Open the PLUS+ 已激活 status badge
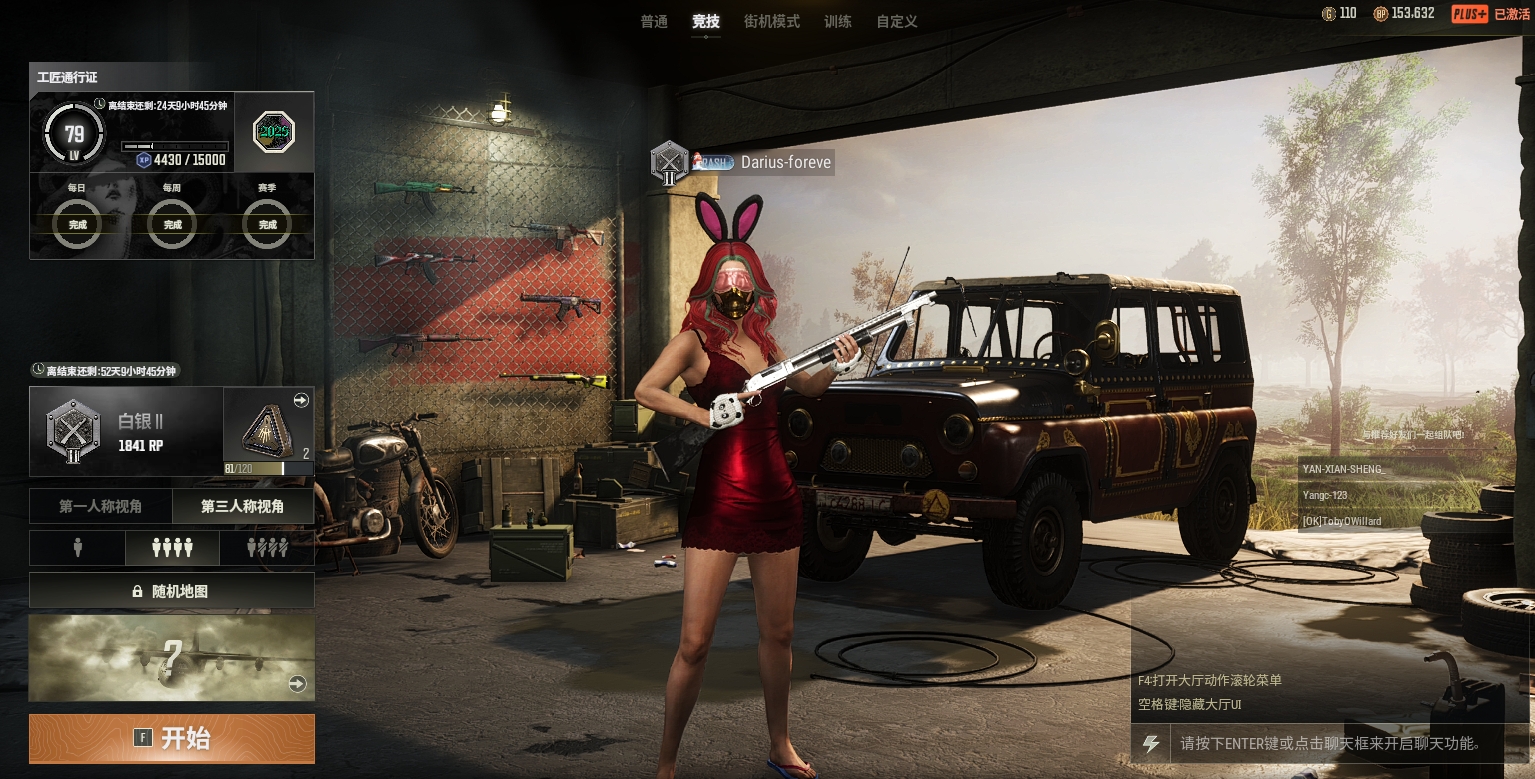Screen dimensions: 1535x779 pyautogui.click(x=1491, y=14)
